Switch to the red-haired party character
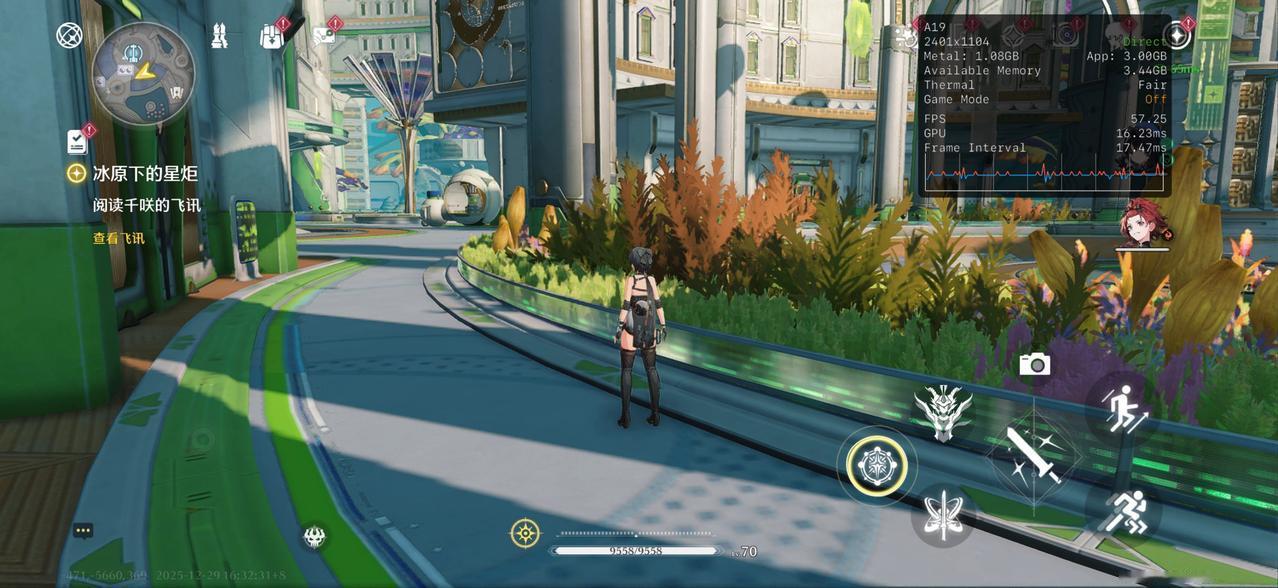The image size is (1278, 588). pyautogui.click(x=1142, y=224)
